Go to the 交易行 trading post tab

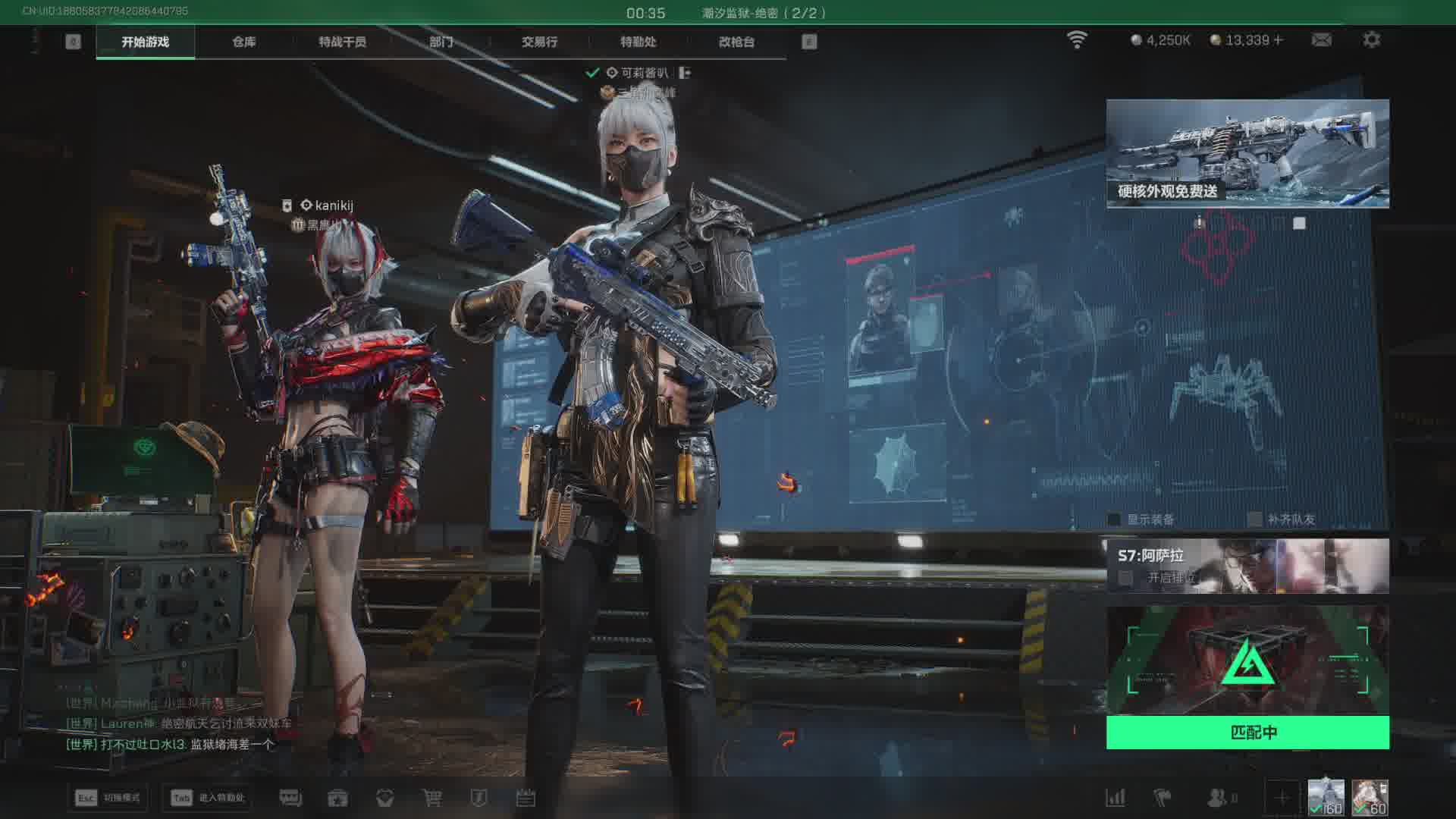pyautogui.click(x=539, y=42)
